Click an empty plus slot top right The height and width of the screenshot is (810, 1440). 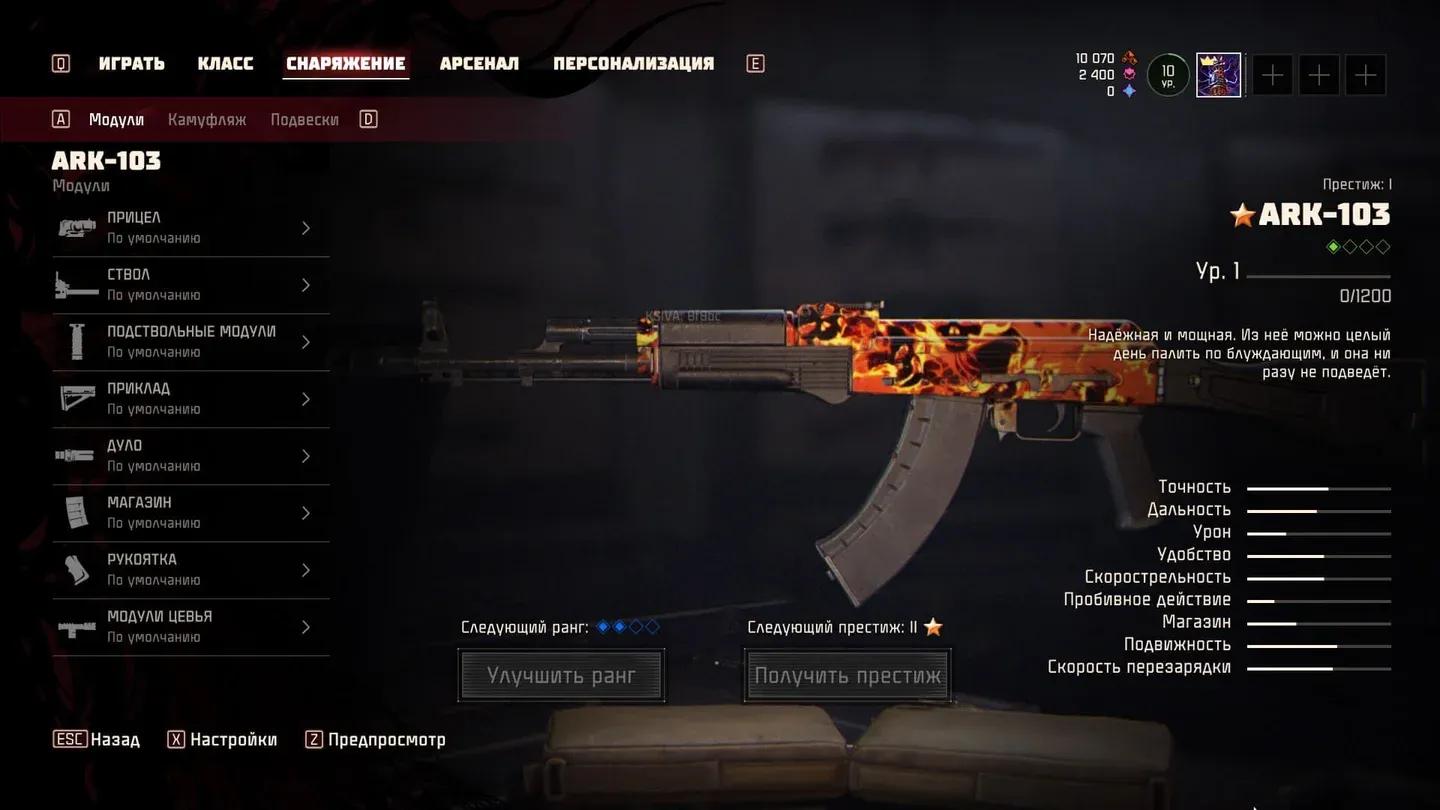coord(1271,74)
